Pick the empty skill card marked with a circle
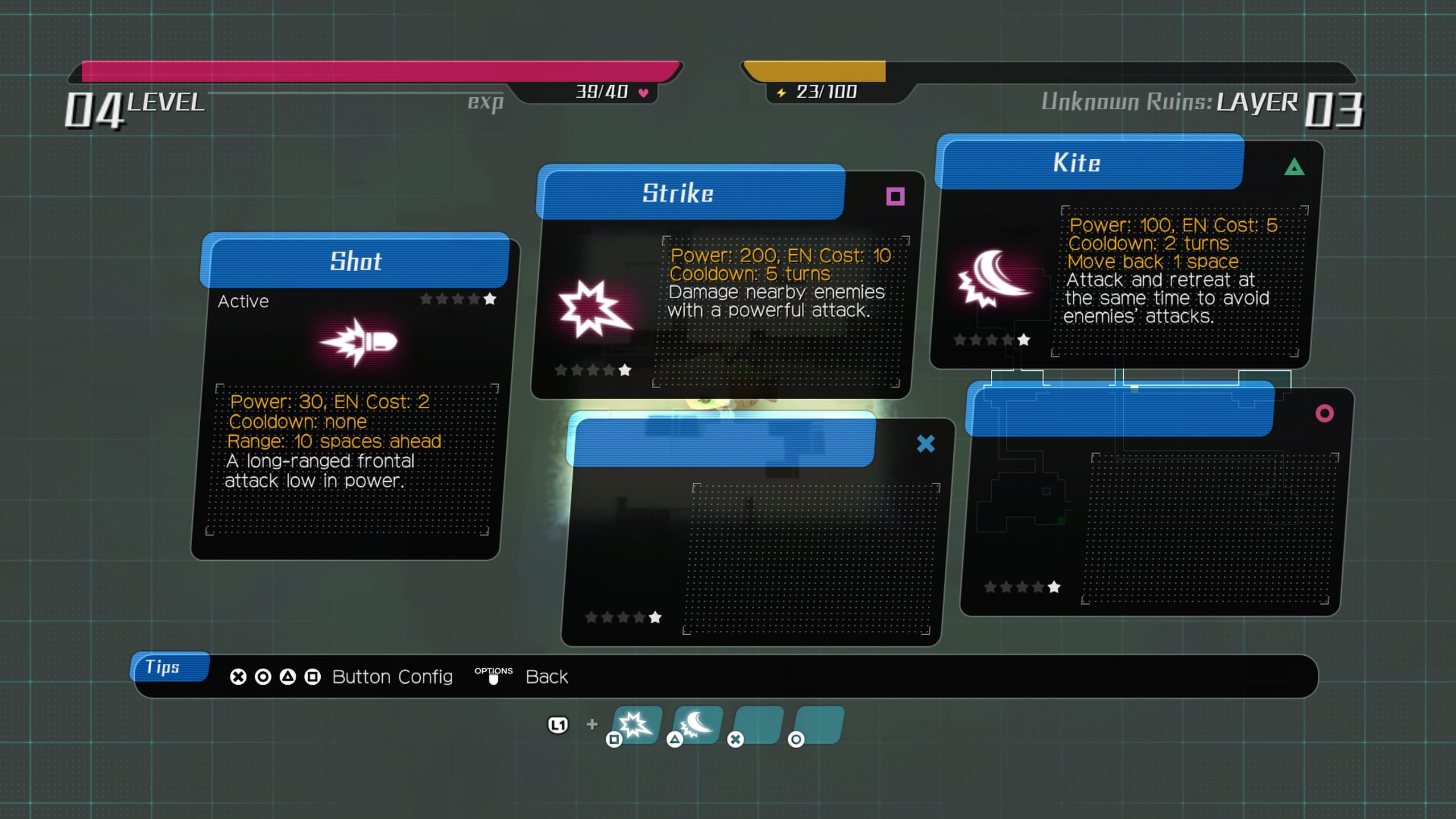This screenshot has height=819, width=1456. tap(1157, 500)
